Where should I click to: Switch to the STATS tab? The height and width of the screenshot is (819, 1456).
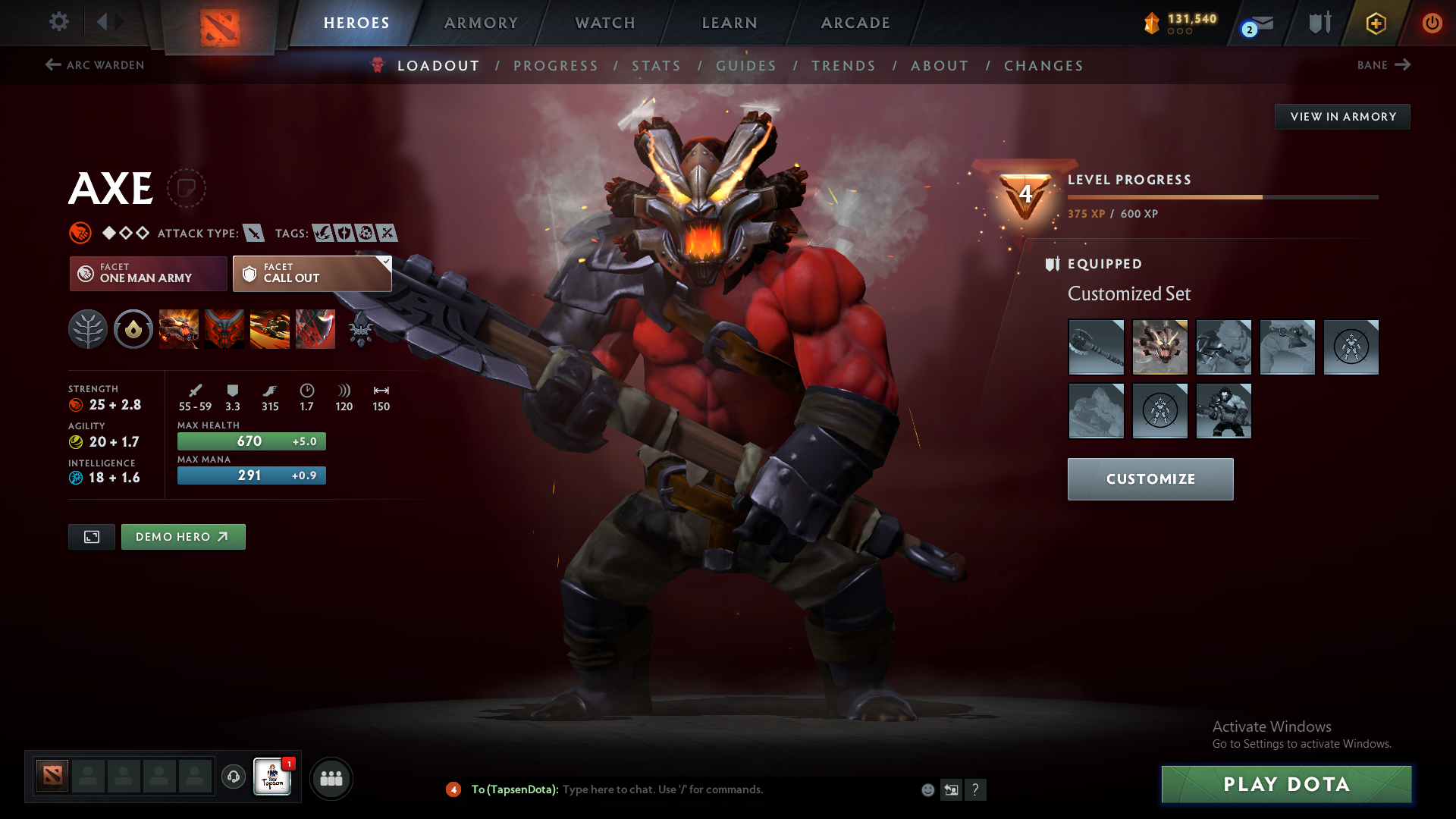pos(657,65)
